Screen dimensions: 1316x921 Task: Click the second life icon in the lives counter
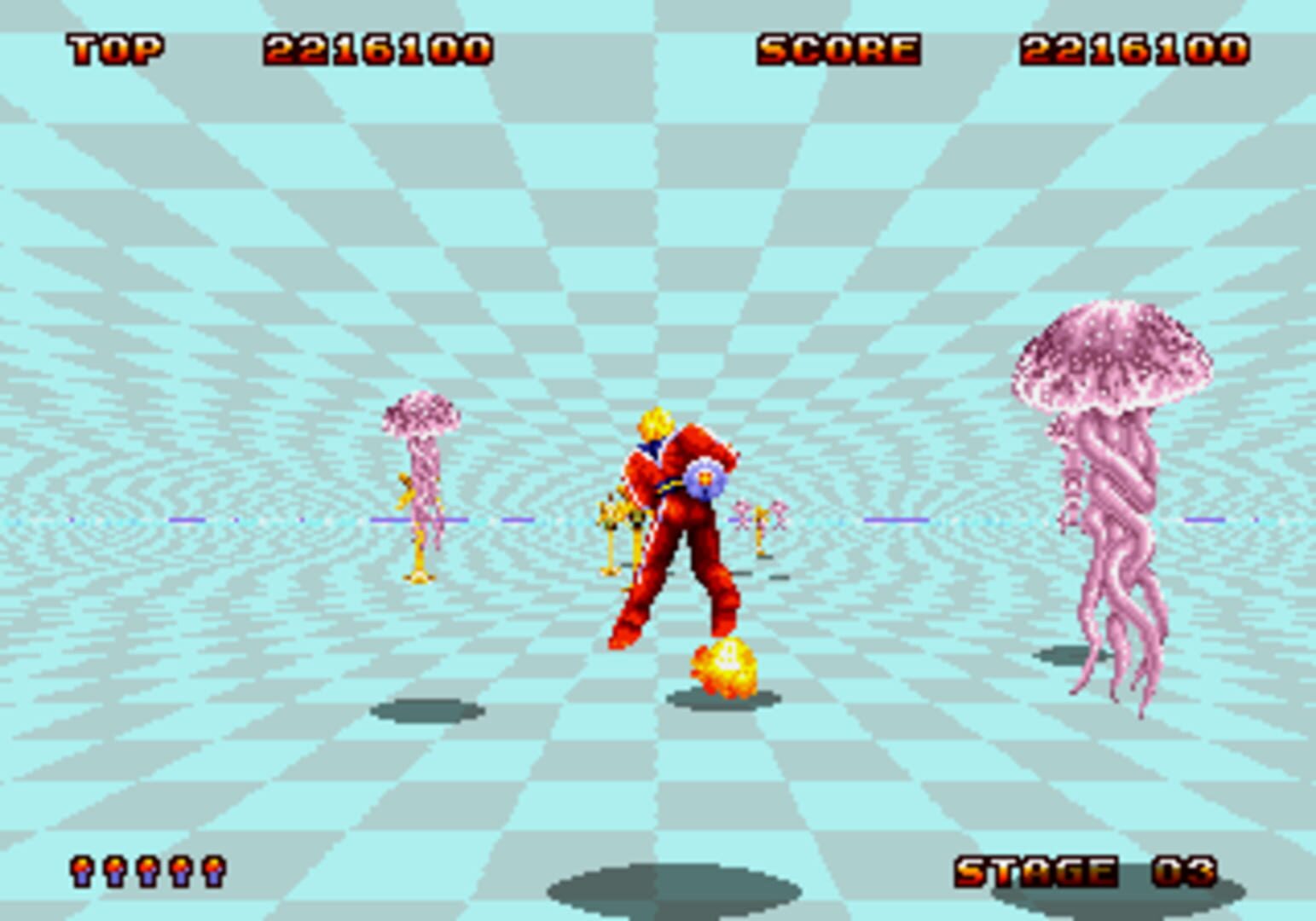115,871
